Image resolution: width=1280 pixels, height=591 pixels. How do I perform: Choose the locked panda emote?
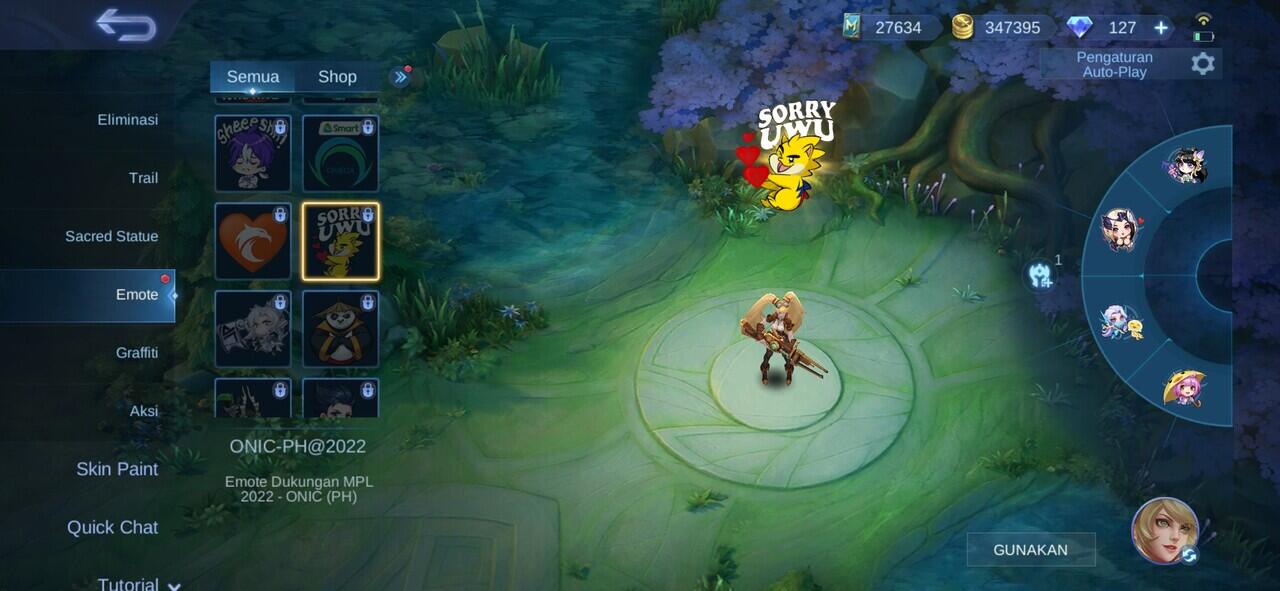(341, 329)
